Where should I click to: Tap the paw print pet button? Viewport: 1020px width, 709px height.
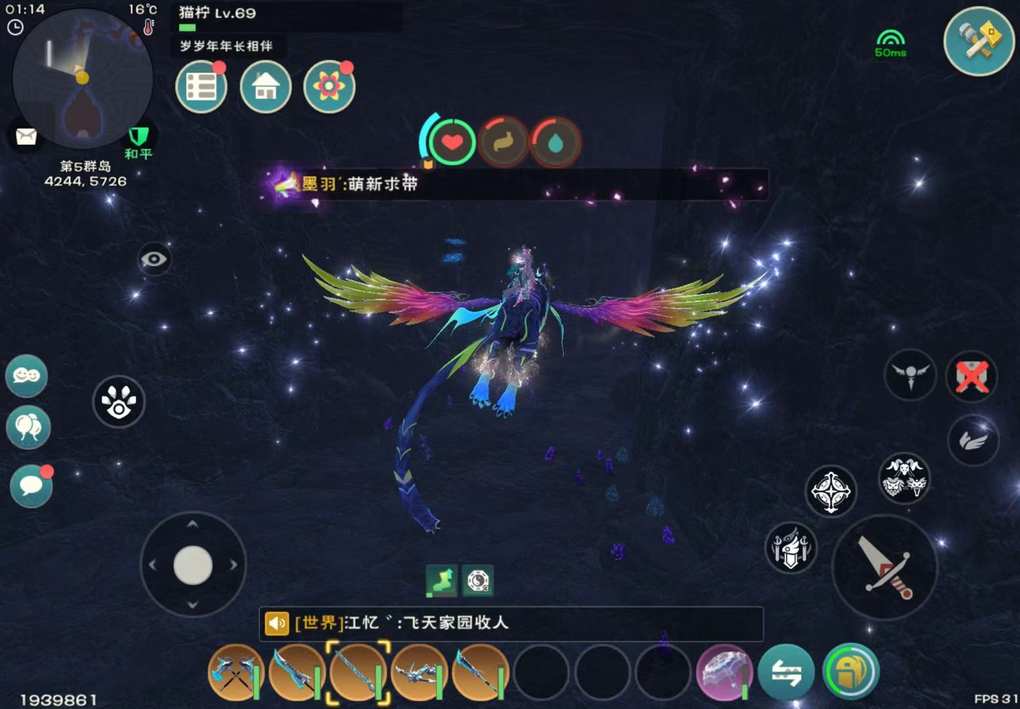[119, 402]
